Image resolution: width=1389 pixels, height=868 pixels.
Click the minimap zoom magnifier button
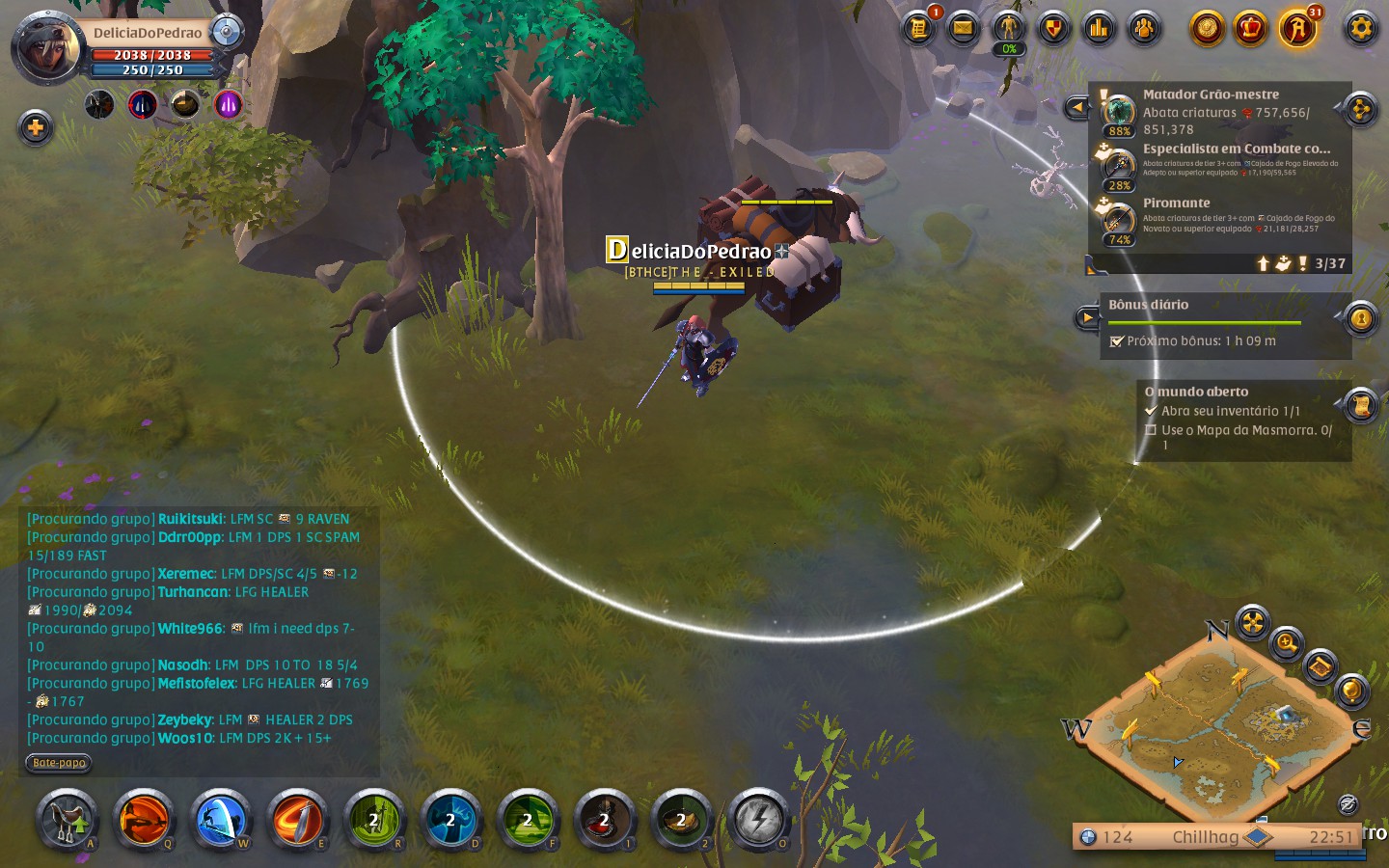pos(1287,642)
